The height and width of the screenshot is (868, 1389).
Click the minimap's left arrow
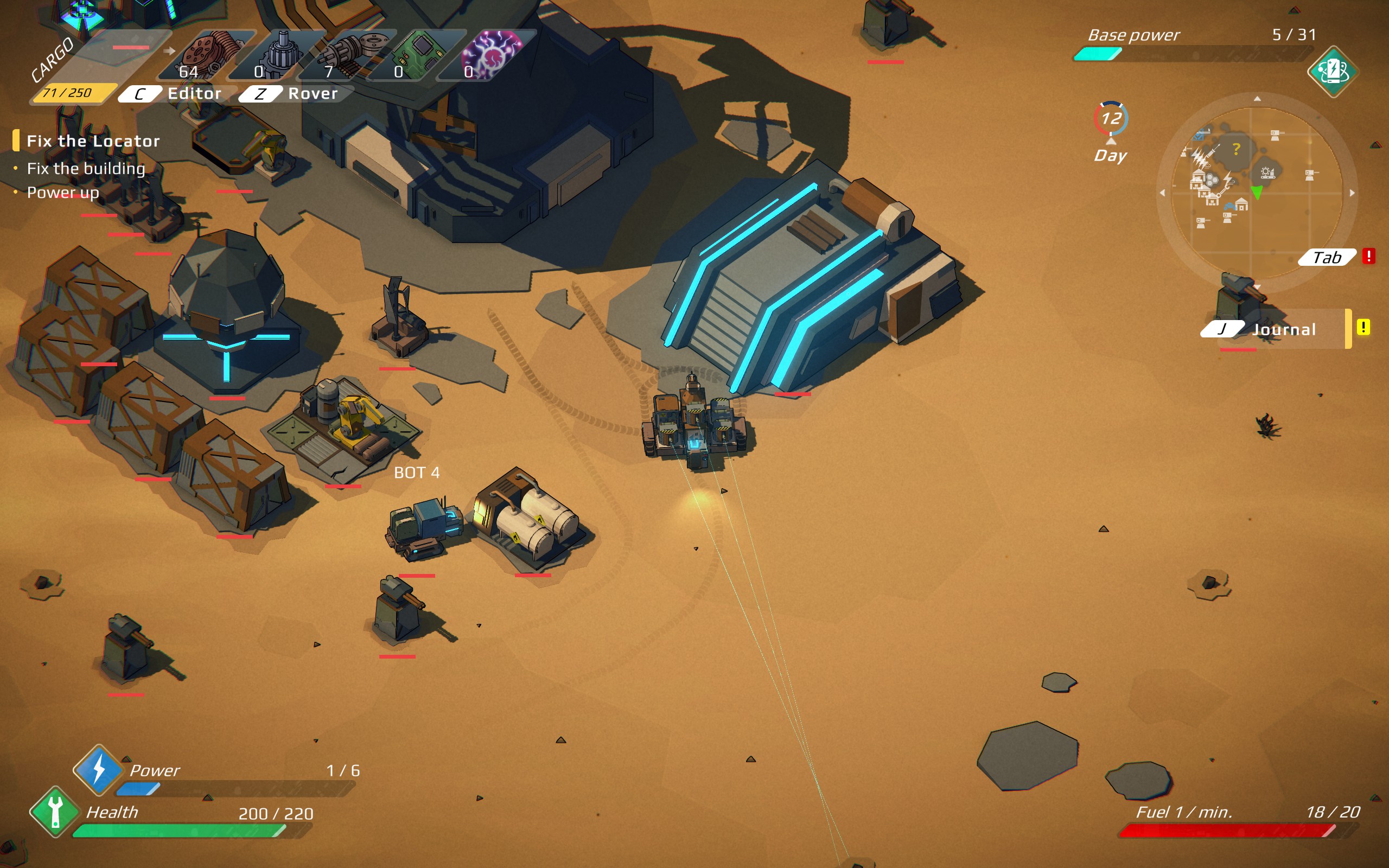coord(1162,193)
